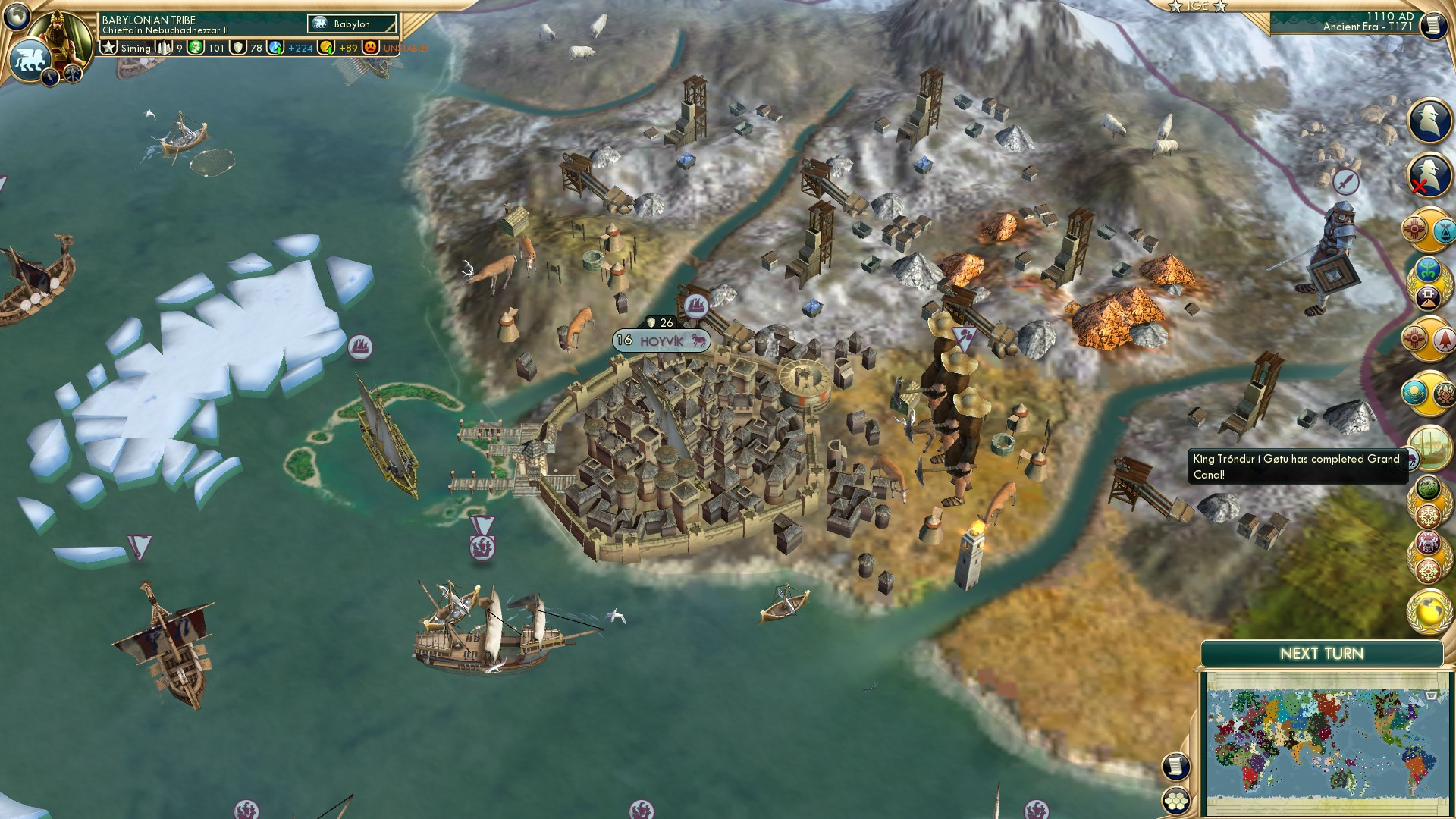Select the unit list icon with red X

1428,173
